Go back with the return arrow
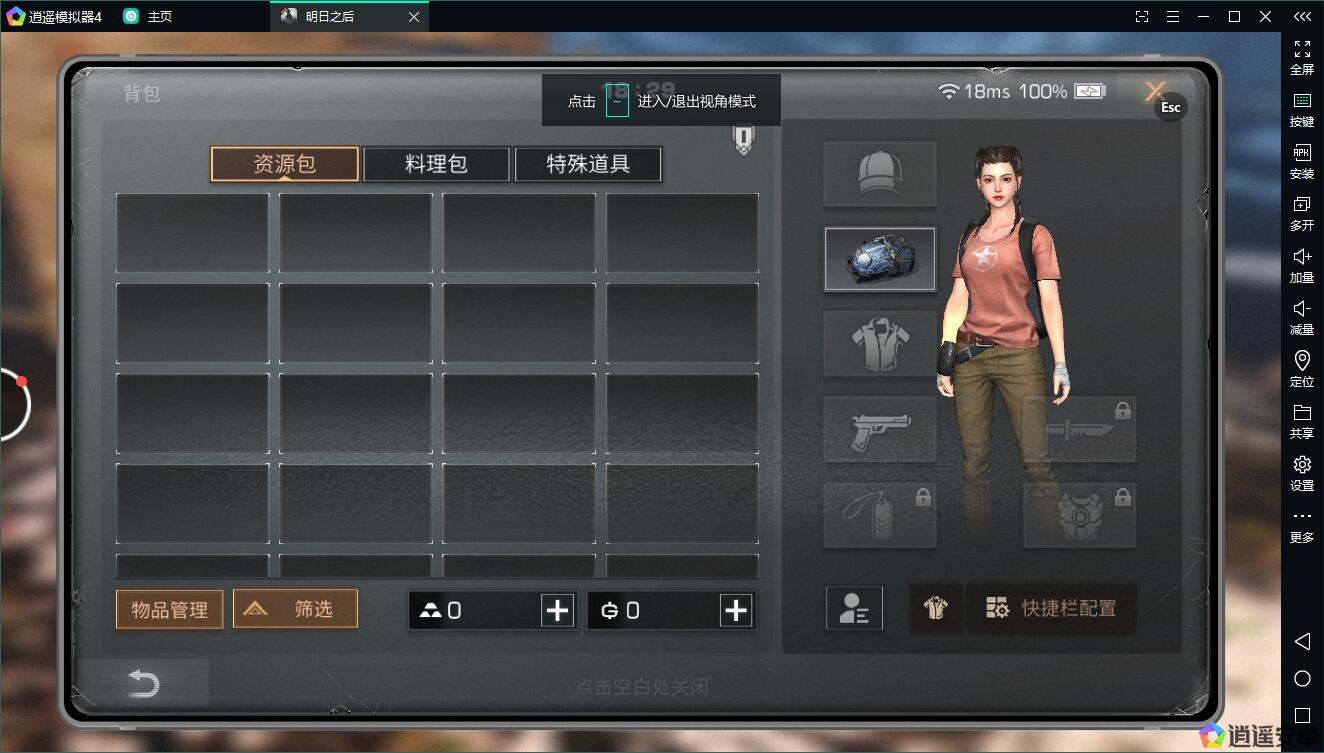This screenshot has width=1324, height=753. tap(144, 684)
